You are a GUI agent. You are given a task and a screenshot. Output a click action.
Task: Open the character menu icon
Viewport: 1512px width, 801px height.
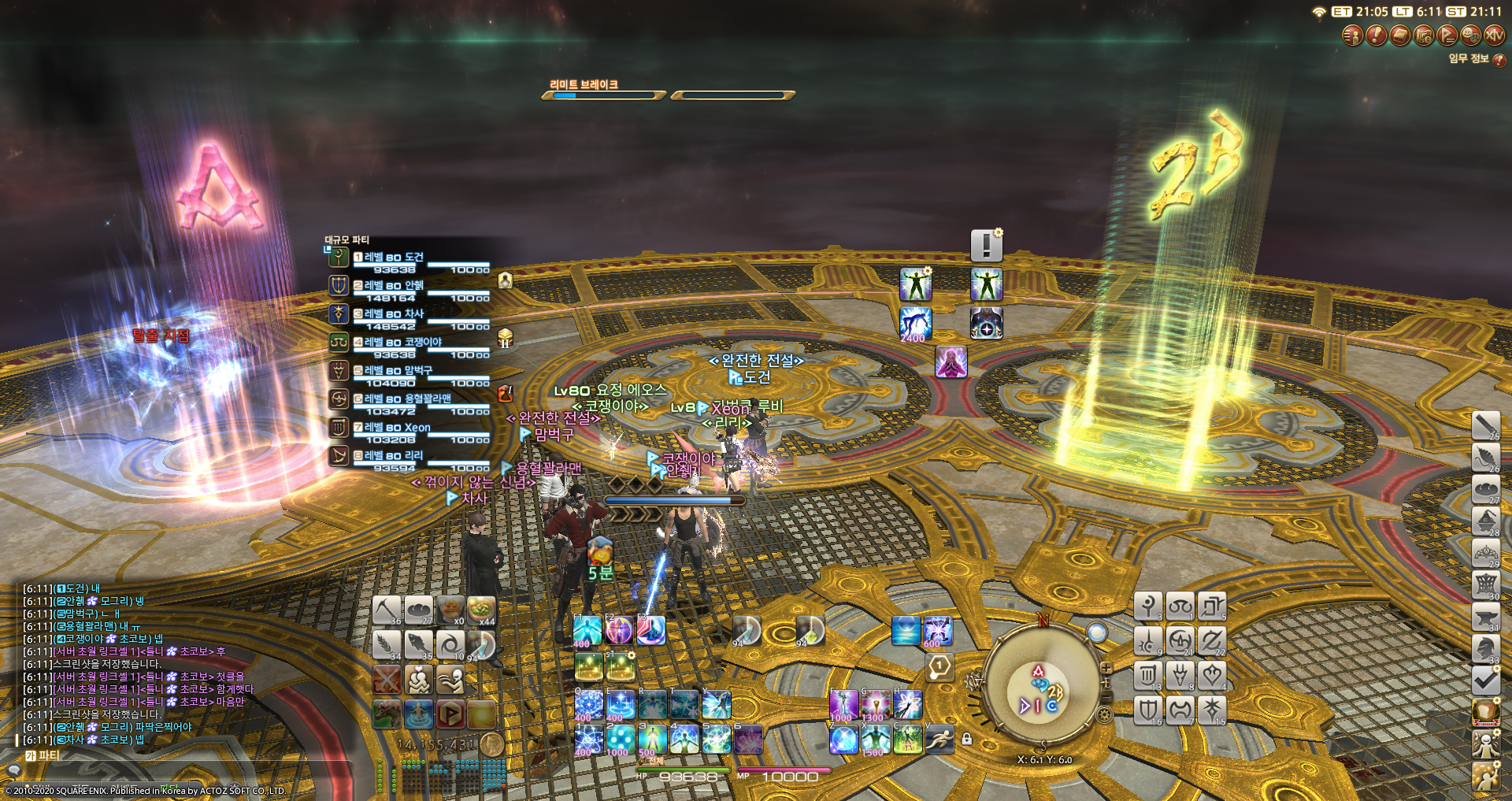tap(1352, 35)
